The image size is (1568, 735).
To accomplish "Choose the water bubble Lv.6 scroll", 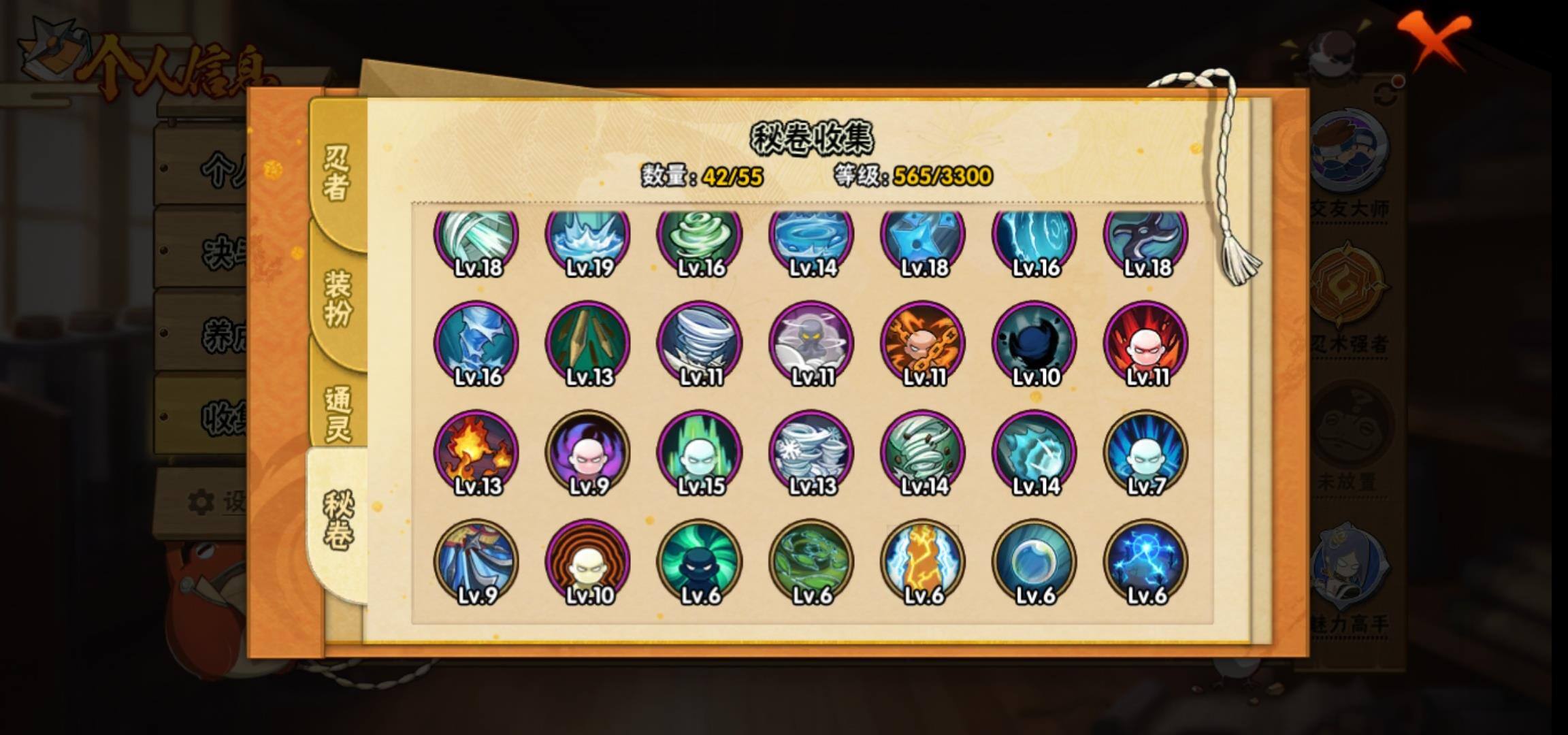I will coord(1034,561).
